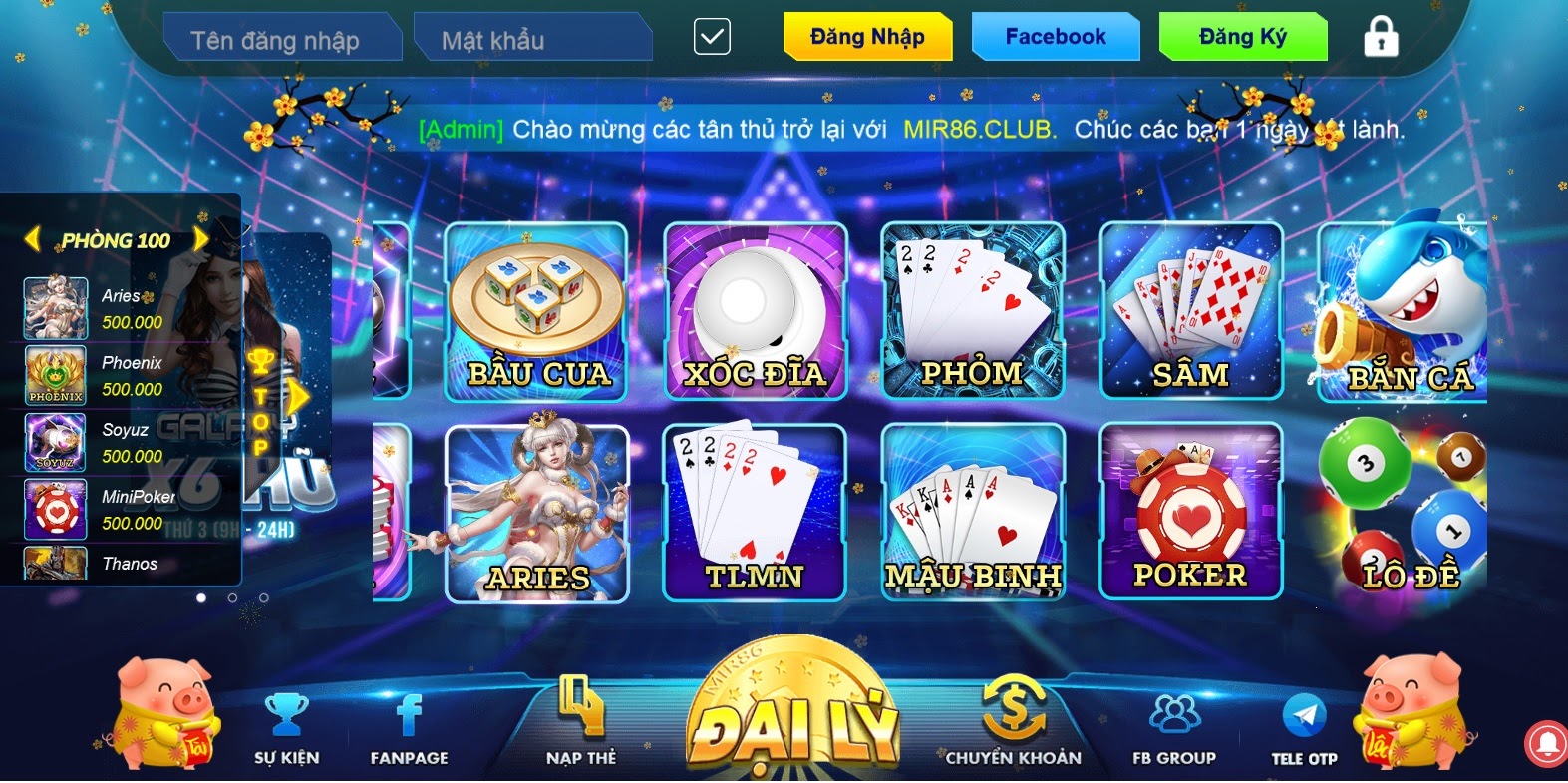This screenshot has height=783, width=1568.
Task: Start the TLMN card game
Action: (x=755, y=513)
